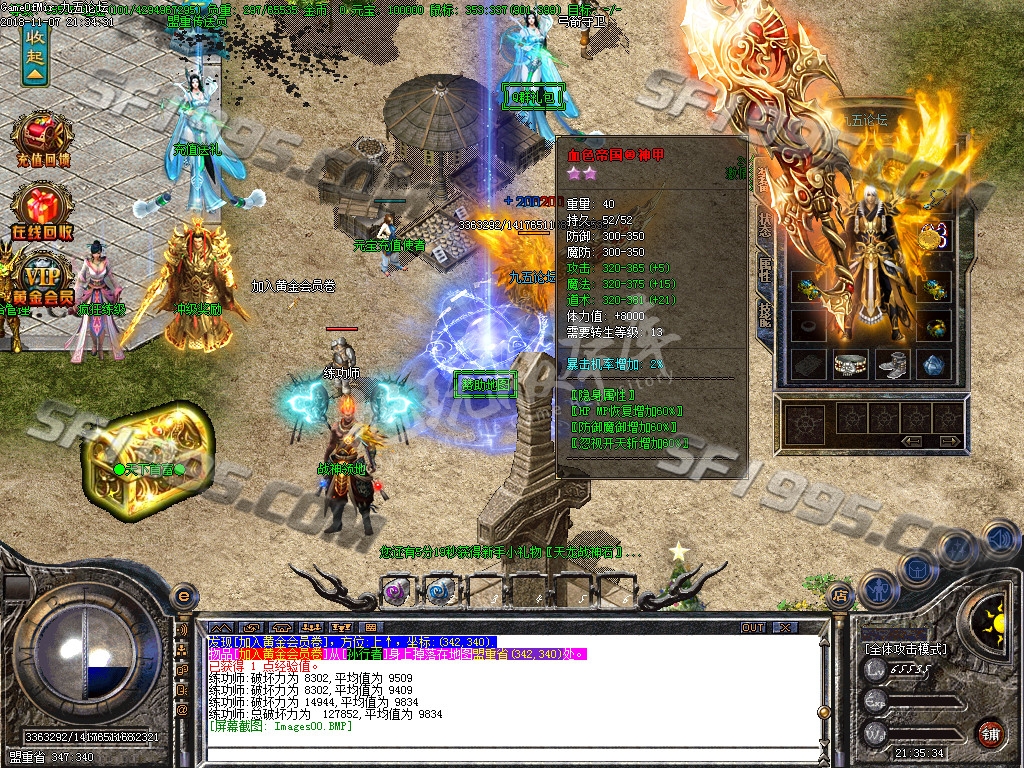Image resolution: width=1024 pixels, height=768 pixels.
Task: Close the chat window with X
Action: pyautogui.click(x=785, y=627)
